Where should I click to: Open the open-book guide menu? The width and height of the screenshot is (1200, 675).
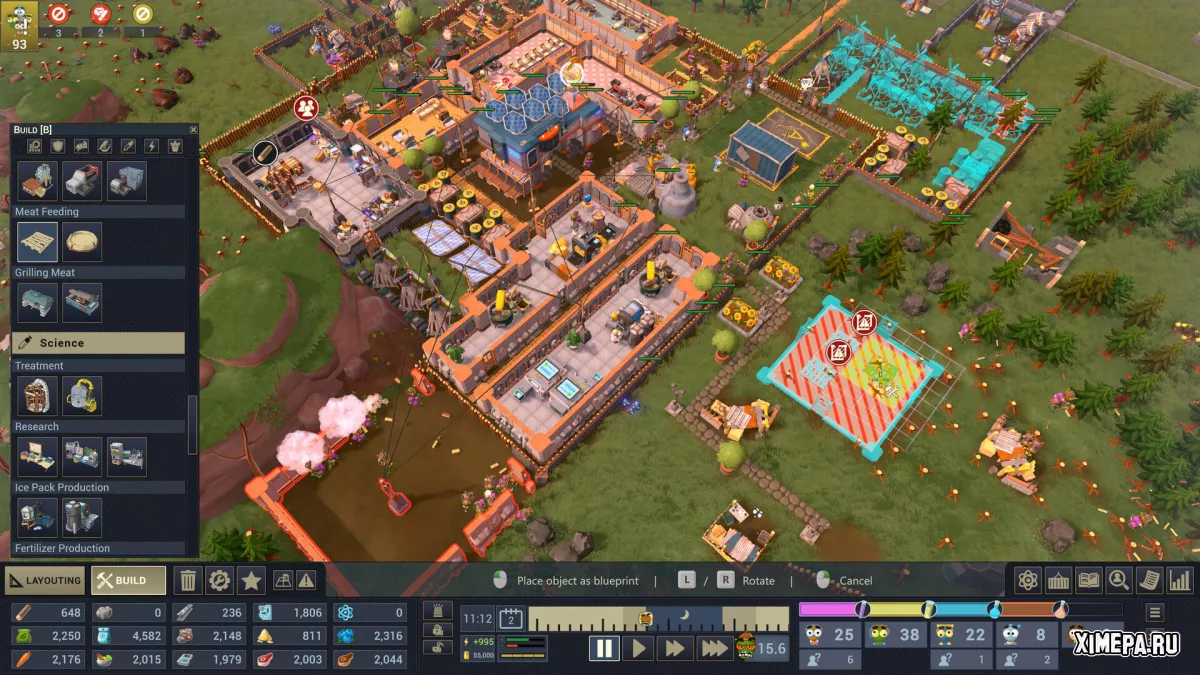pos(1088,580)
